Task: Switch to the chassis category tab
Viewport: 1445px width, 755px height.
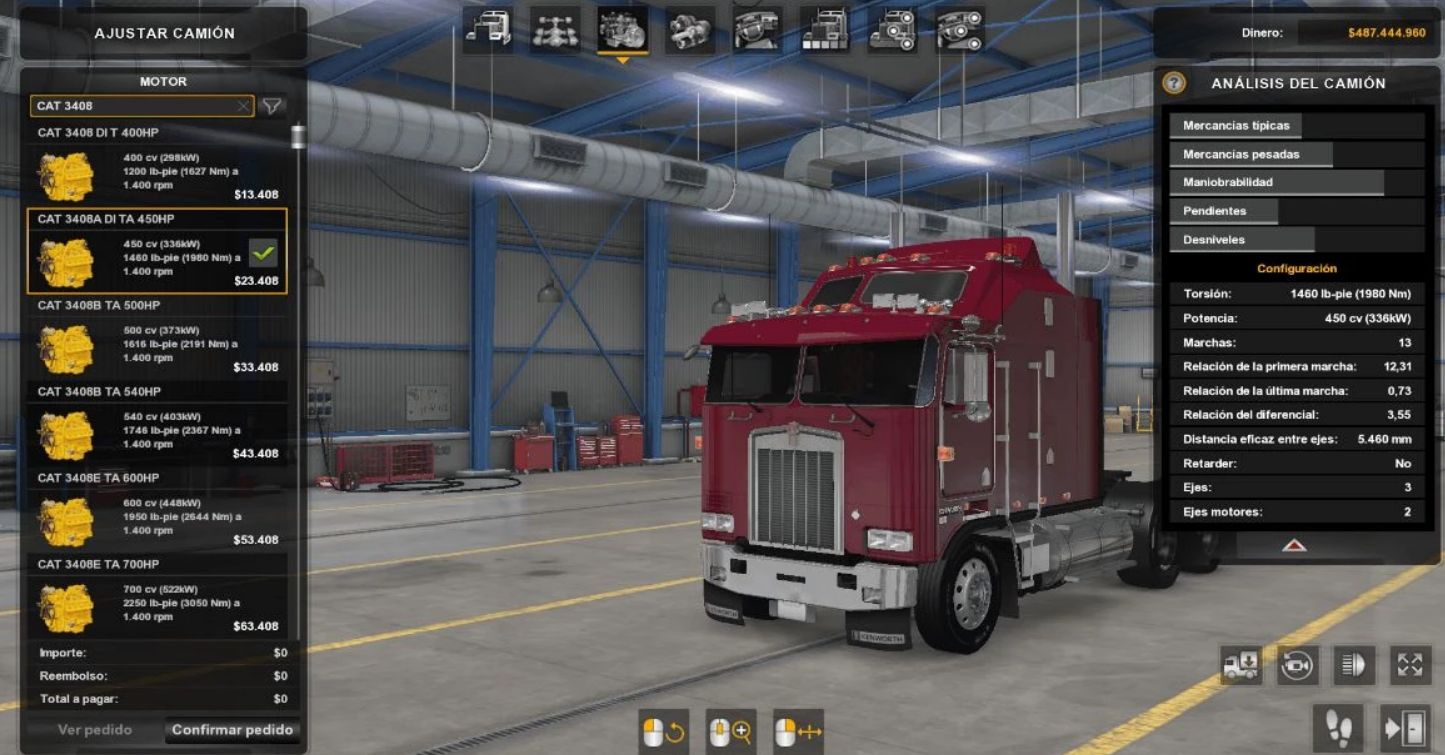Action: pos(555,30)
